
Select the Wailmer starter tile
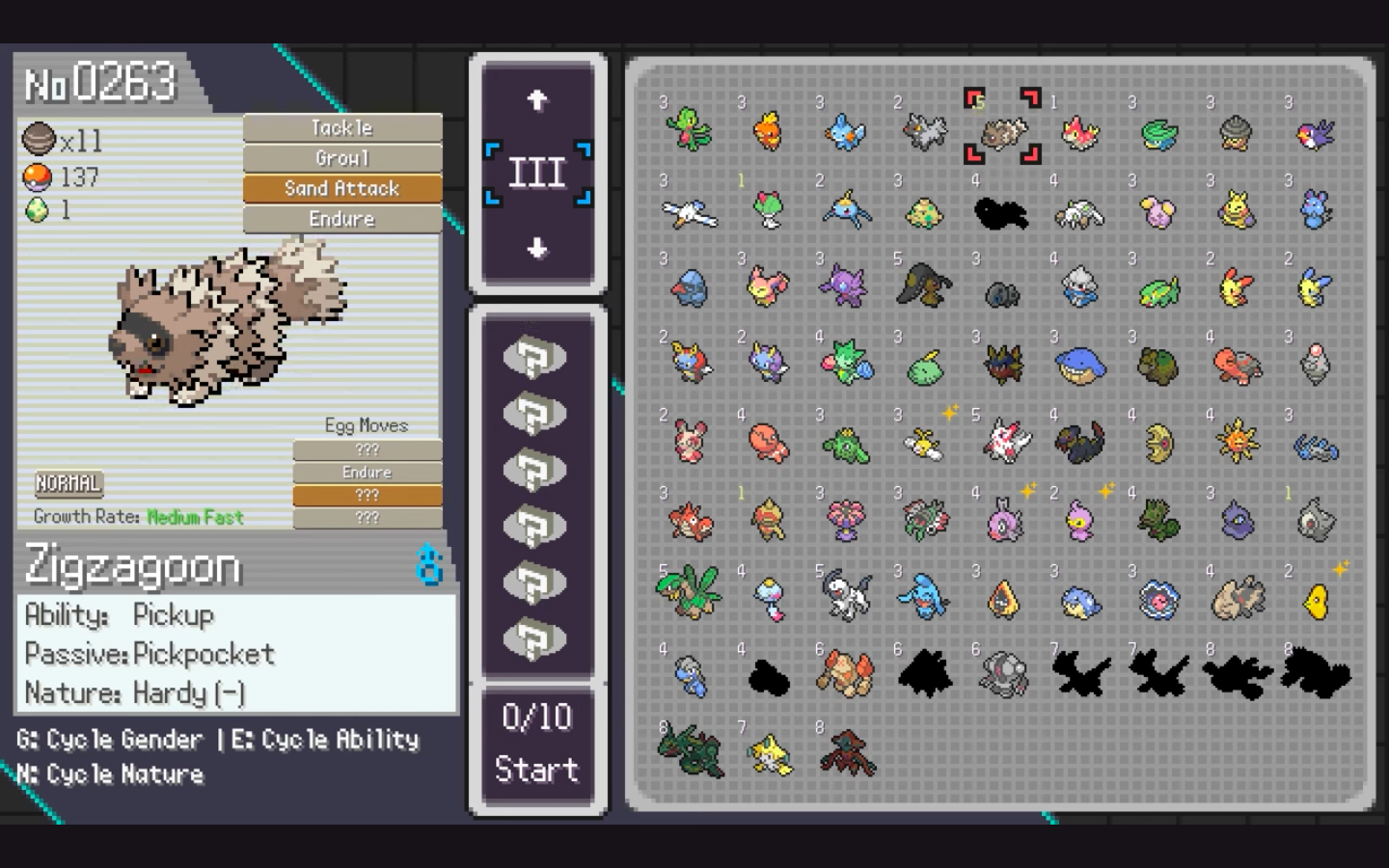point(1080,366)
